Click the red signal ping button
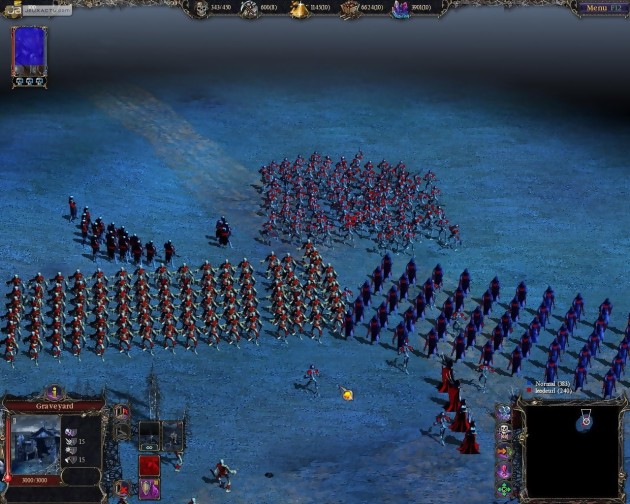The image size is (630, 504). click(x=504, y=470)
